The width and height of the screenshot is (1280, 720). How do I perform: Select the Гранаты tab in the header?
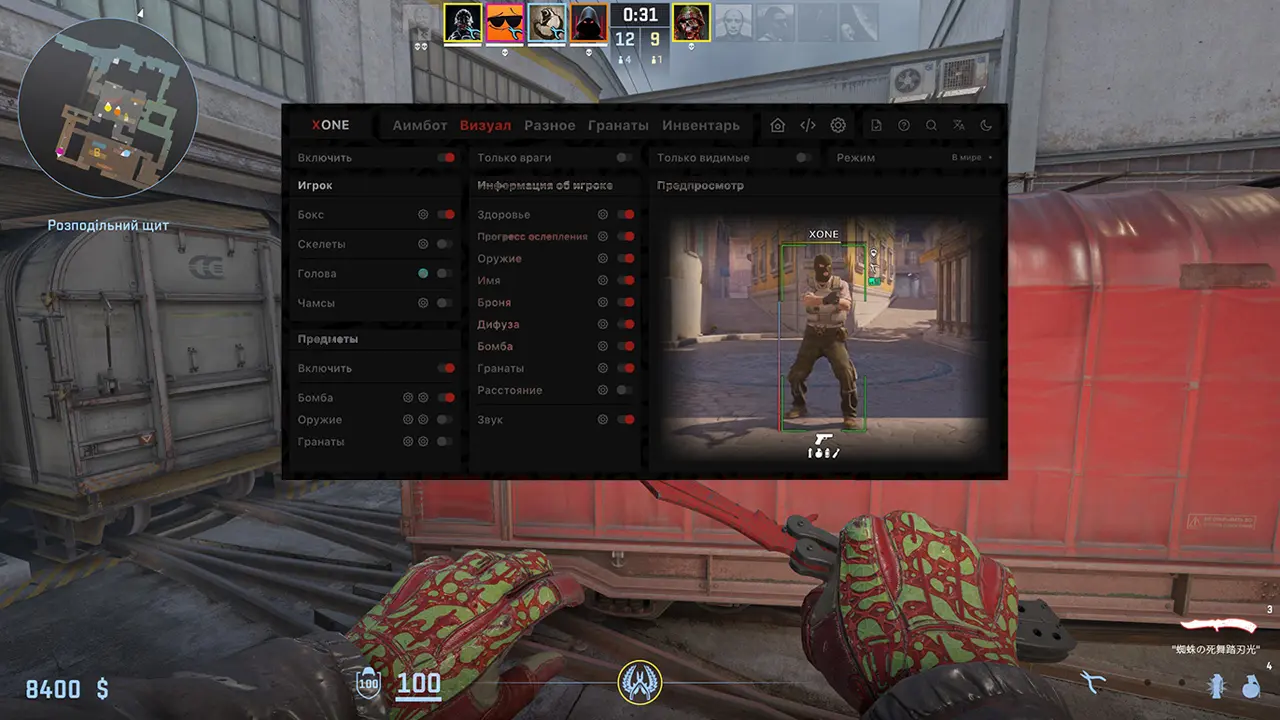(x=618, y=125)
